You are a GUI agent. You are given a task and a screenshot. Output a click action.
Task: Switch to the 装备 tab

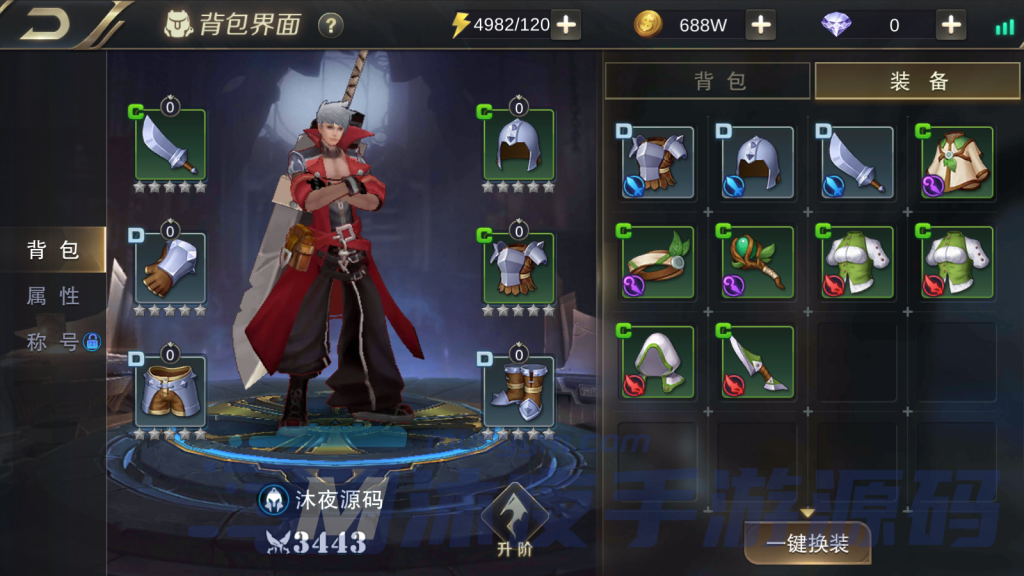click(918, 81)
